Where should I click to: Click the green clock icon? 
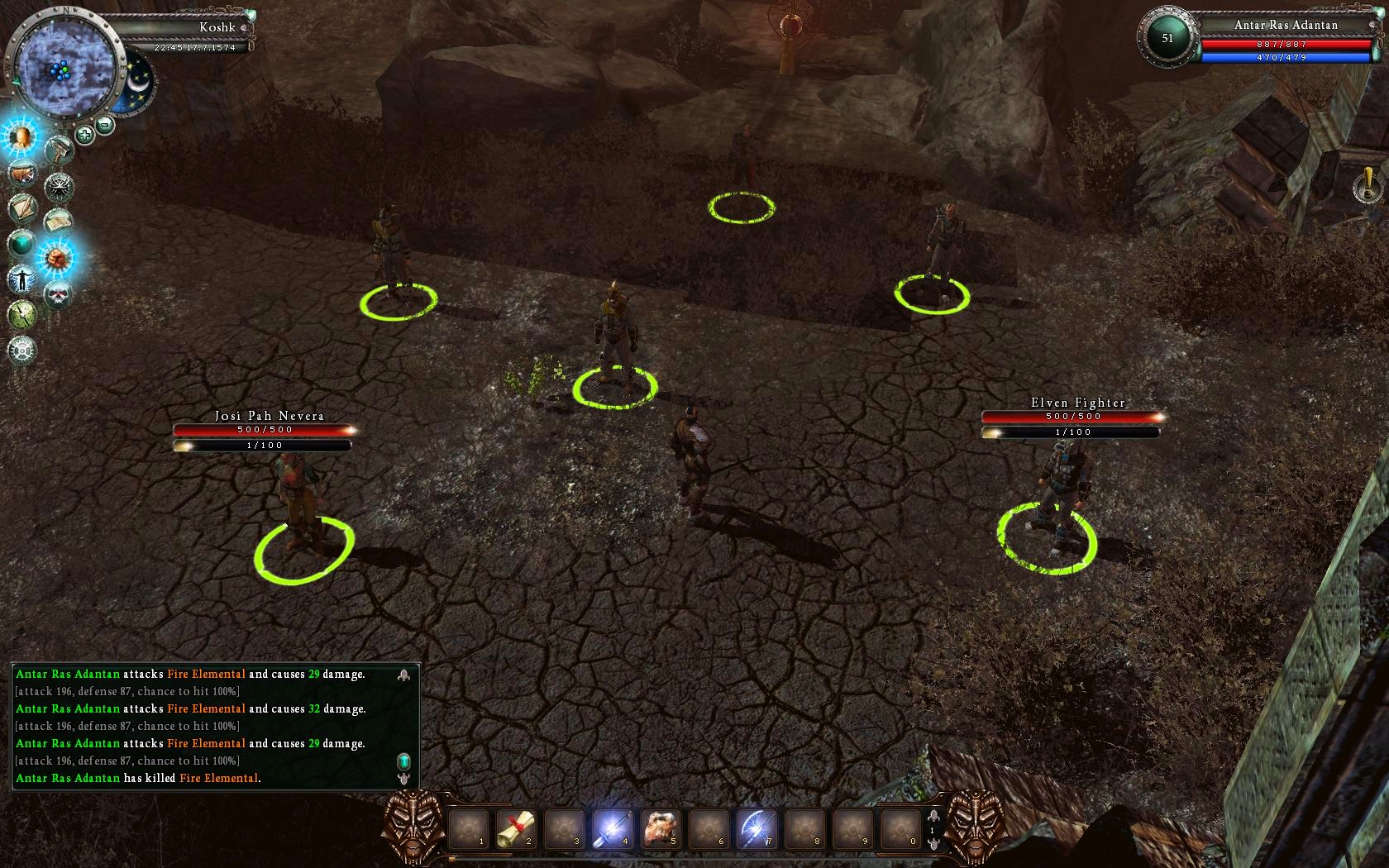coord(21,314)
